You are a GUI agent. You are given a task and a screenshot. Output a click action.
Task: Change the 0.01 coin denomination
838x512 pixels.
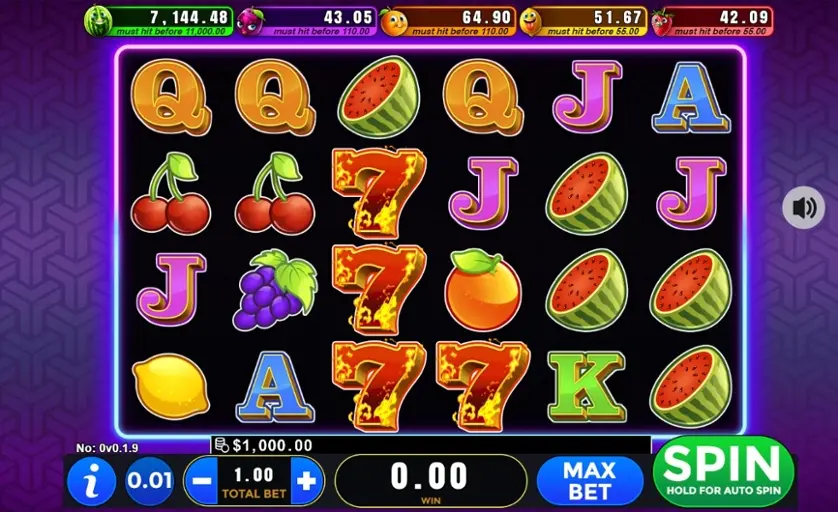(x=149, y=481)
